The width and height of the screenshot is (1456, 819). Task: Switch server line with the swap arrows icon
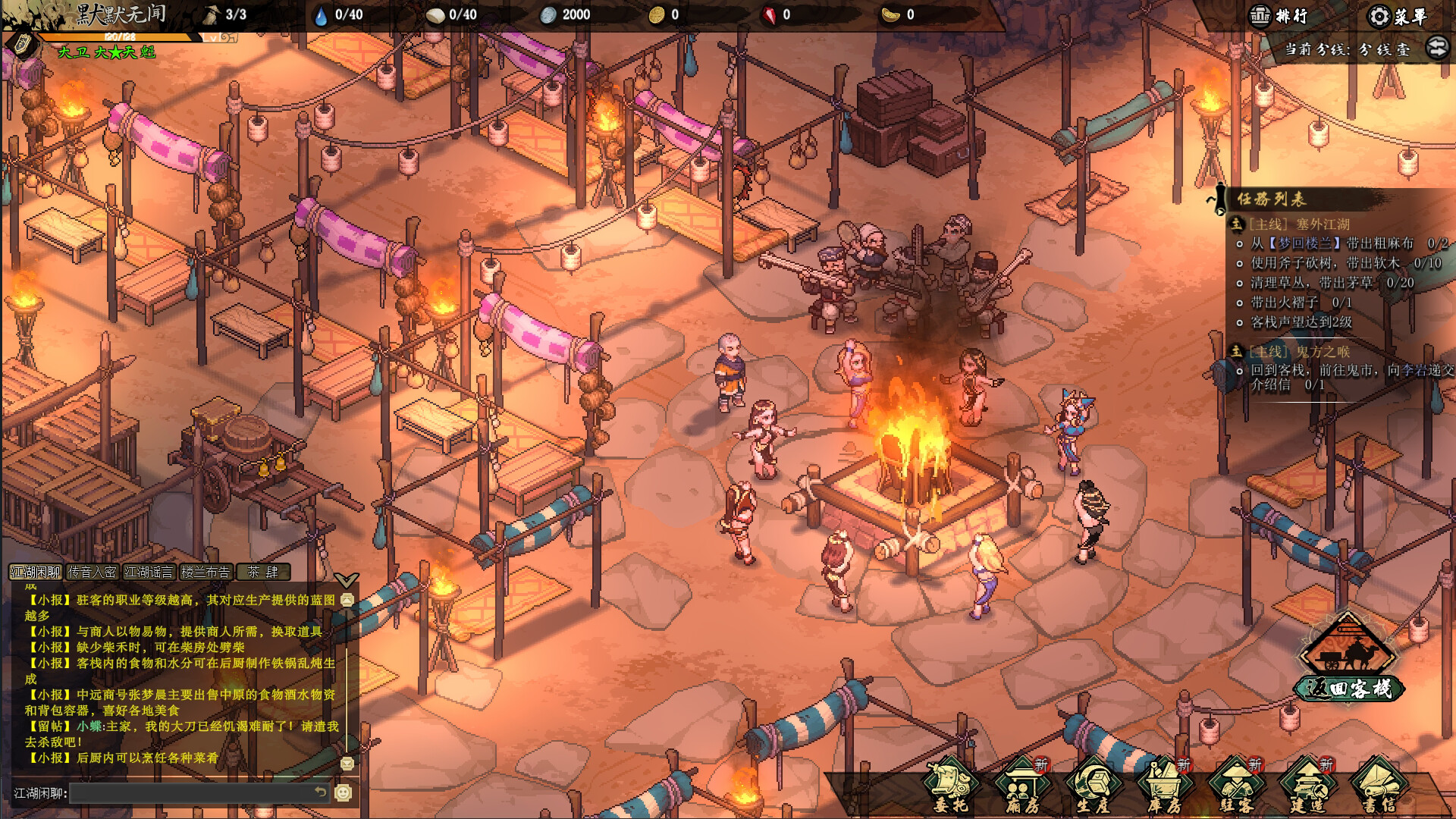(1437, 49)
